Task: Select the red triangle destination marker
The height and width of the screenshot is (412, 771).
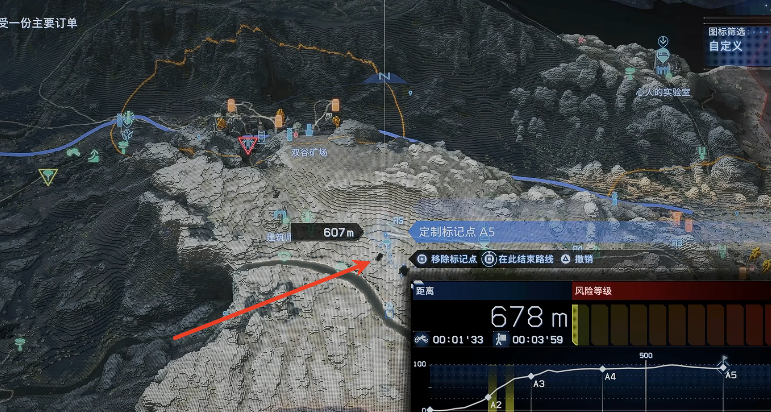Action: [248, 146]
